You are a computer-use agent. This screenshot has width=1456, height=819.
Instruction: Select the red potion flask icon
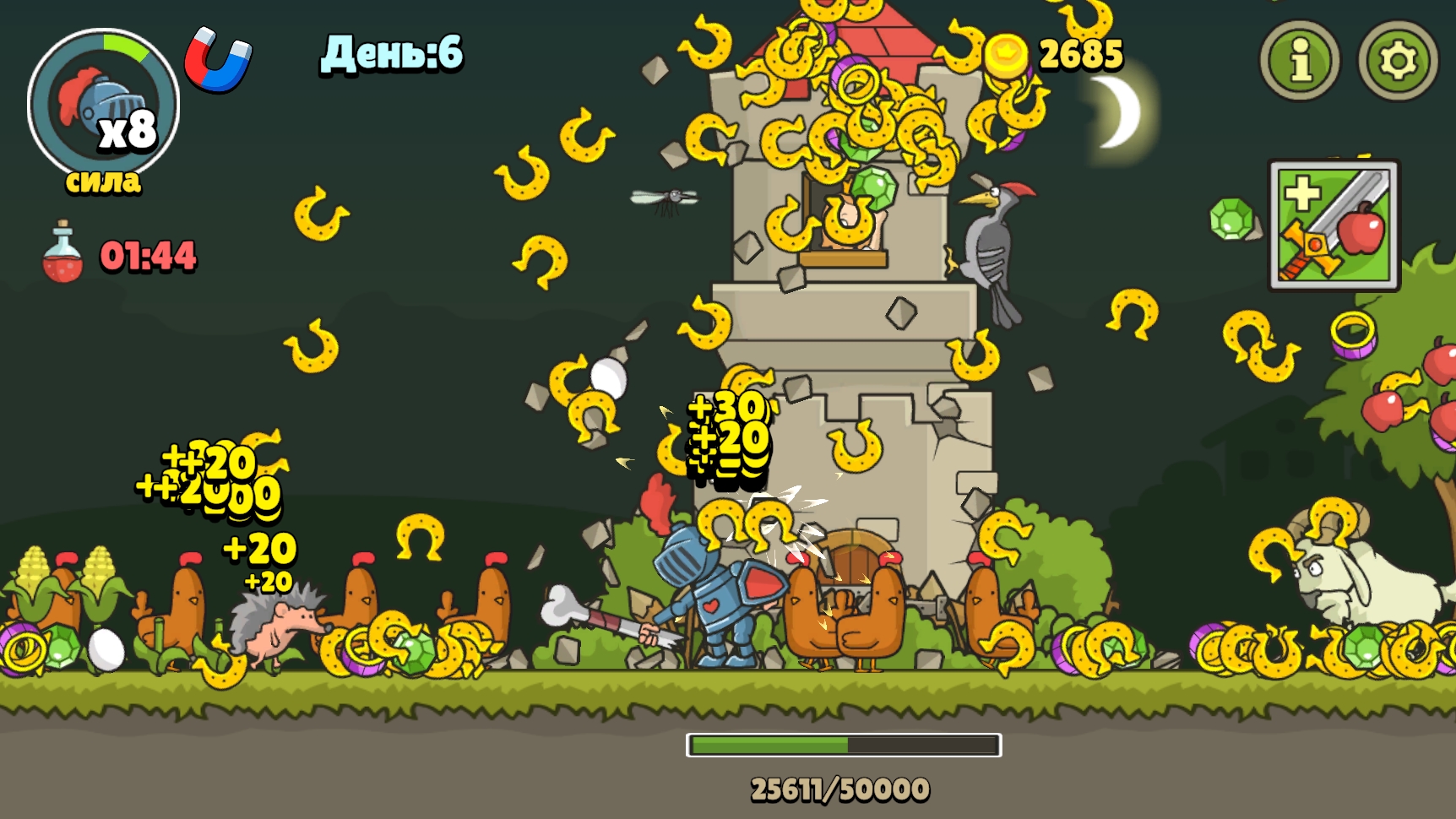(x=62, y=253)
